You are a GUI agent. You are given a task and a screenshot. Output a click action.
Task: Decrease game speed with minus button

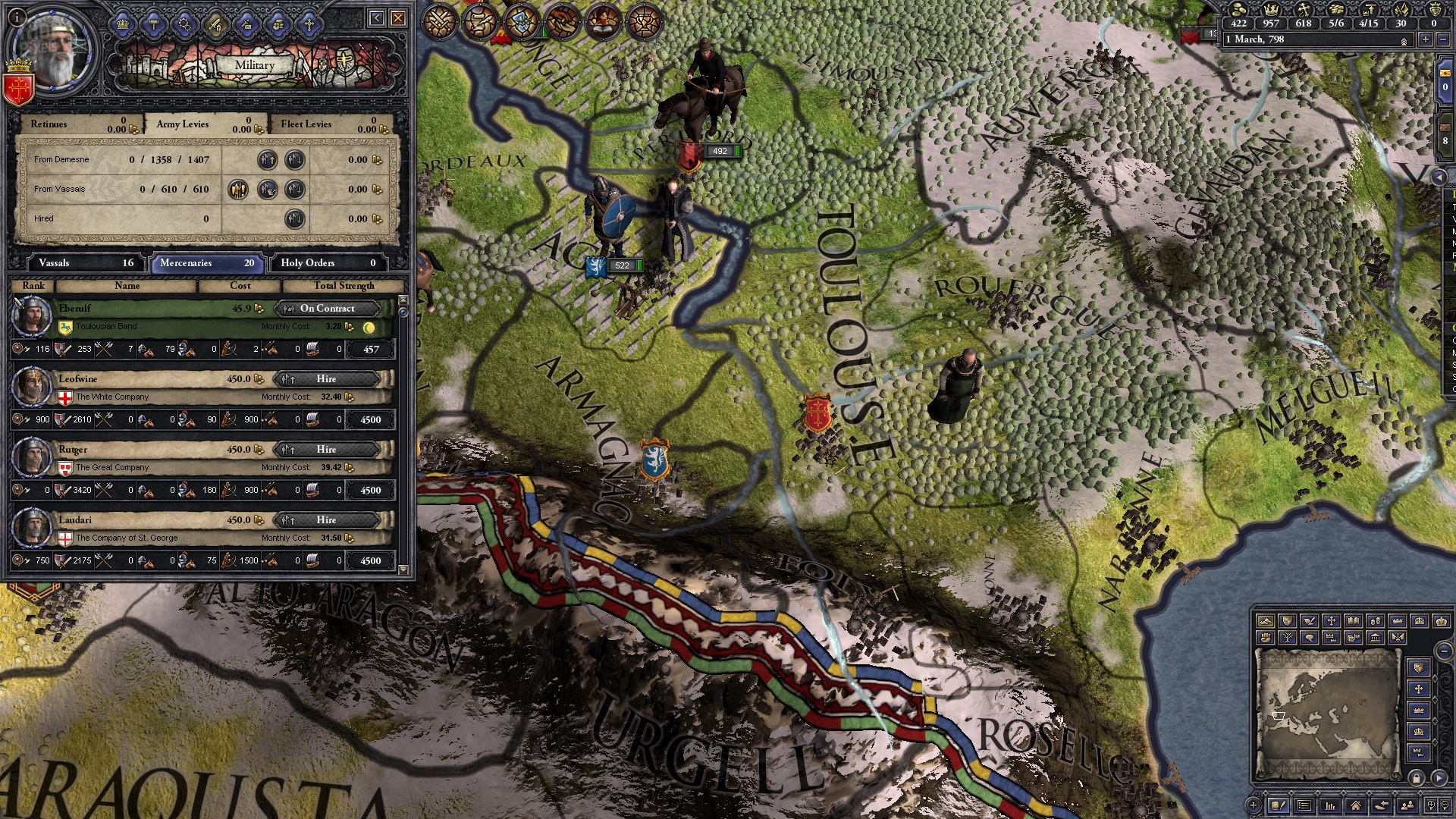1442,39
